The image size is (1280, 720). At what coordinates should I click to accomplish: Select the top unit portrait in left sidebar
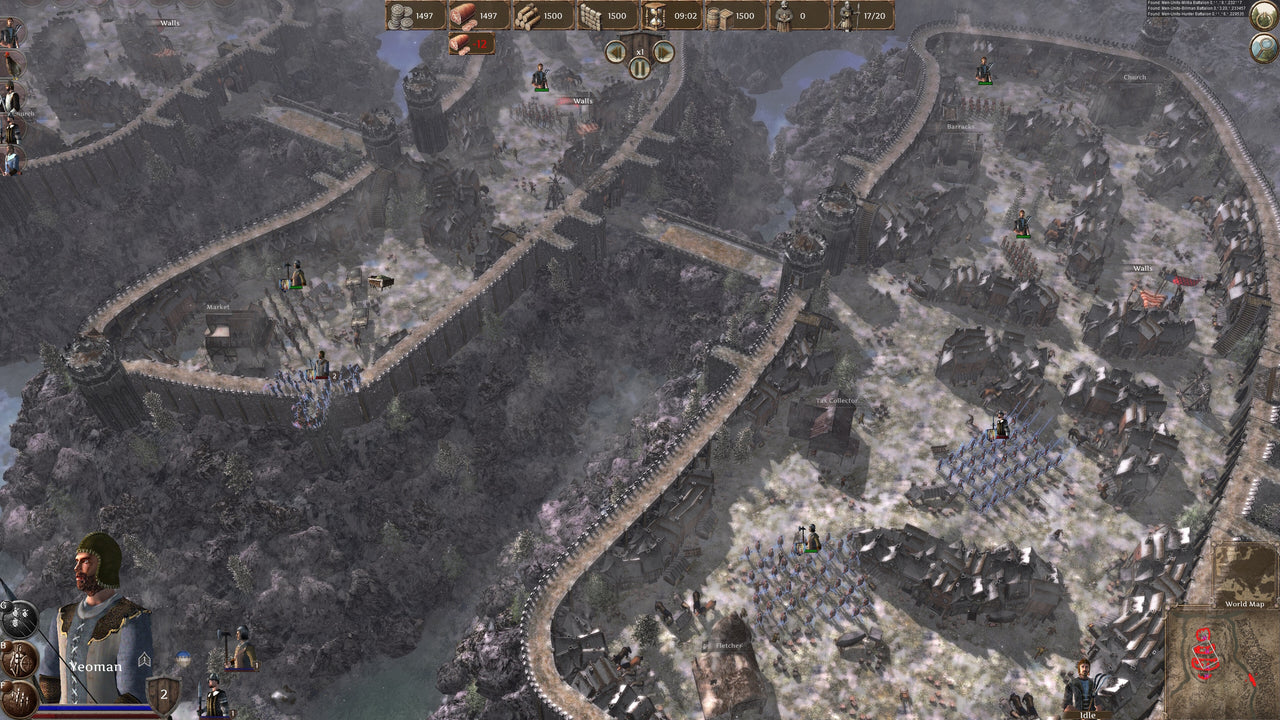[x=11, y=31]
